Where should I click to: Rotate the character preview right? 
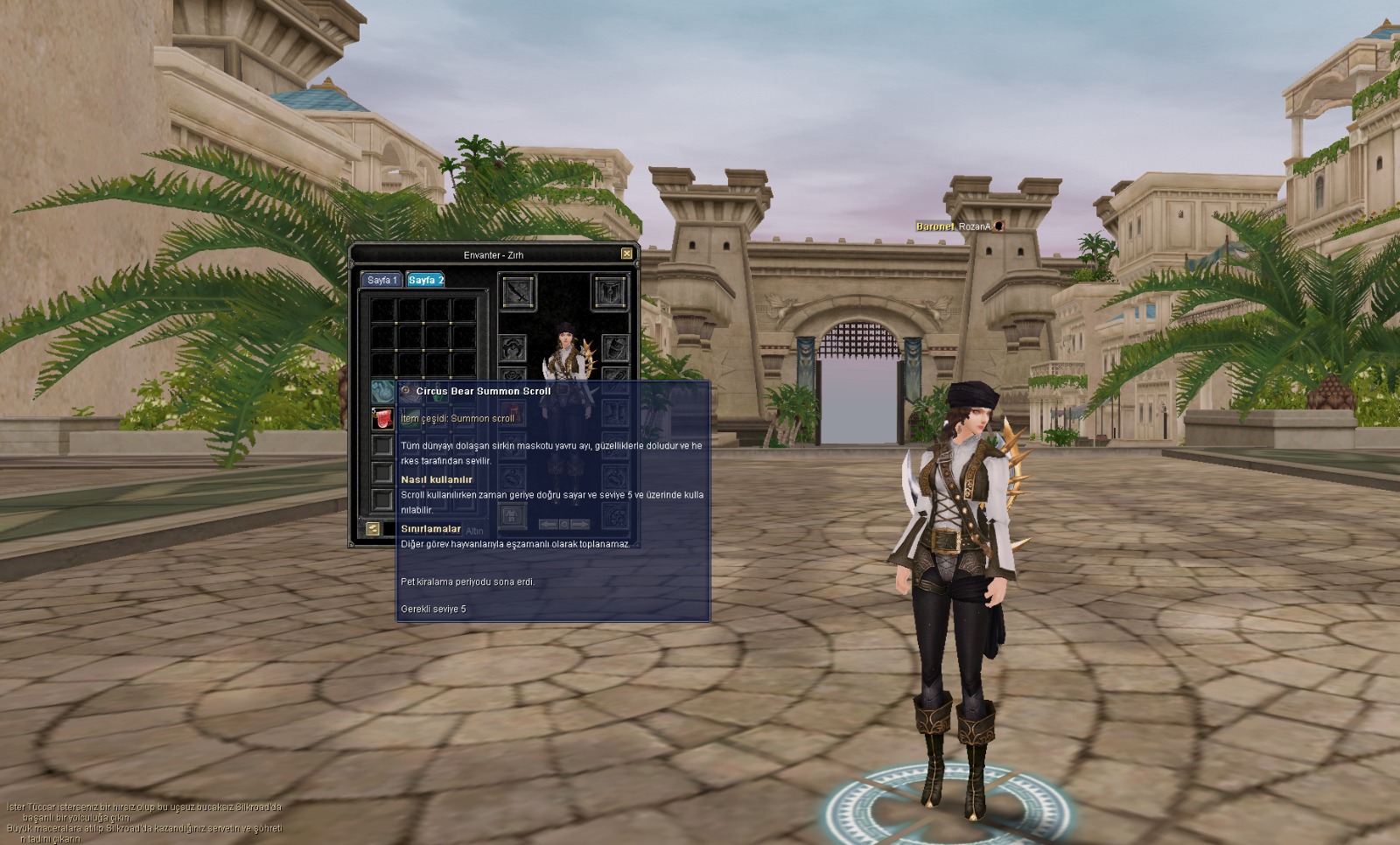[x=579, y=524]
